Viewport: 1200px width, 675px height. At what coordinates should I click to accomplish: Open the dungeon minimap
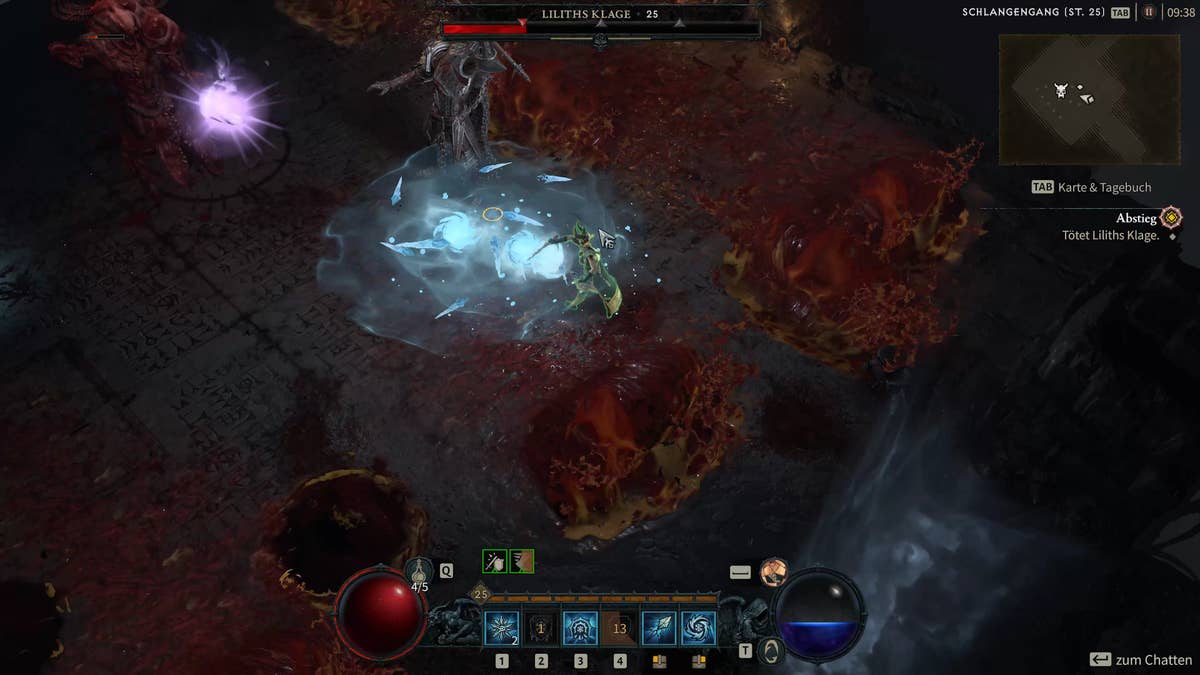tap(1089, 99)
